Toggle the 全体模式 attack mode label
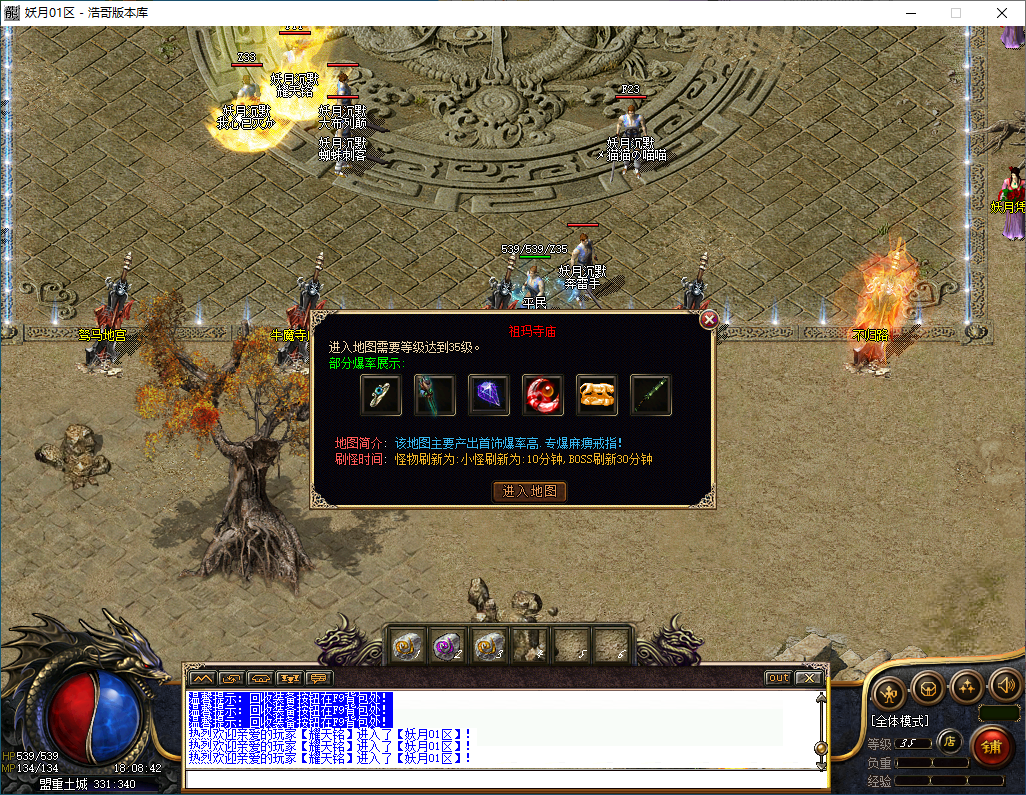This screenshot has height=795, width=1026. pyautogui.click(x=899, y=720)
